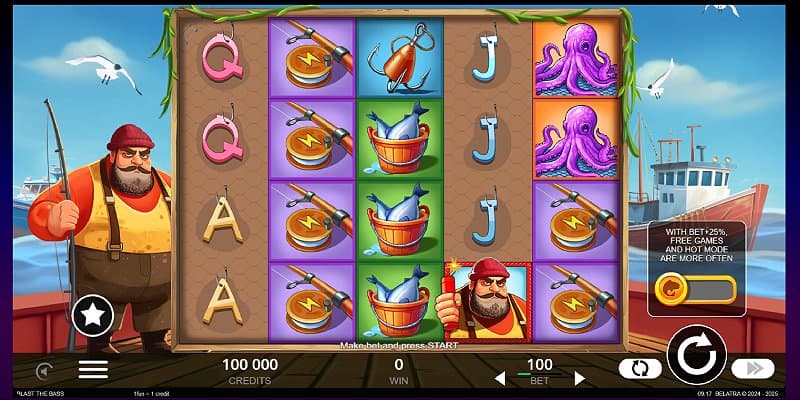
Task: Decrease the bet with the left arrow
Action: [501, 378]
